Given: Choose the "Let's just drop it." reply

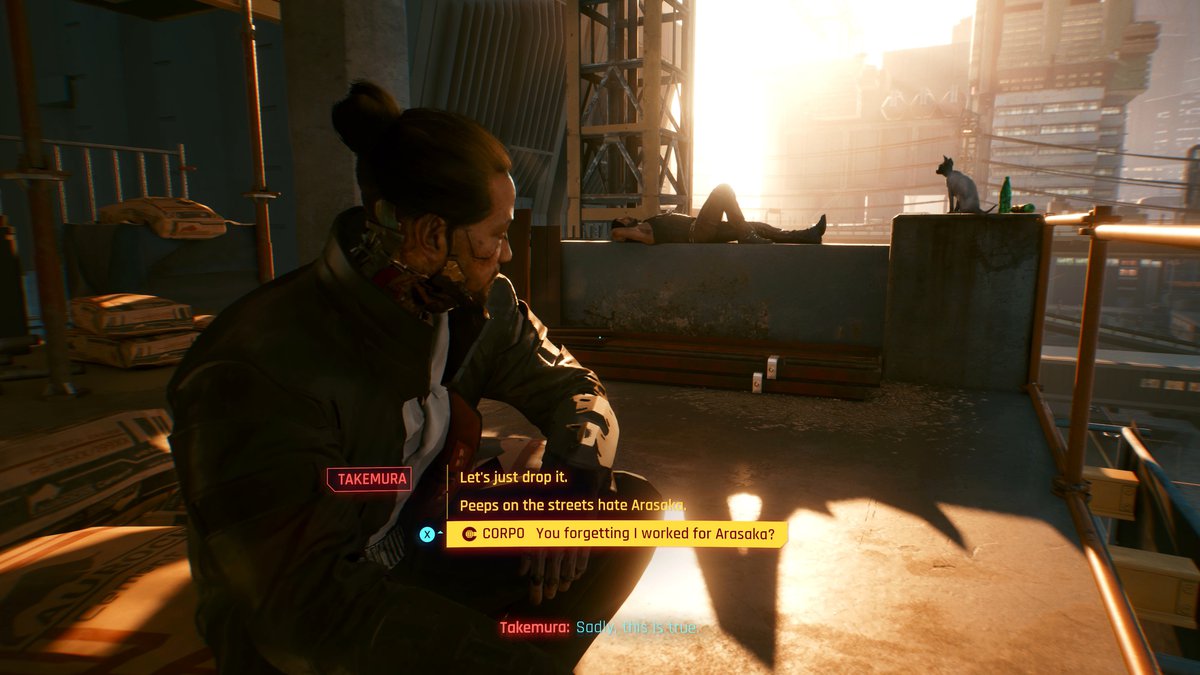Looking at the screenshot, I should (x=513, y=478).
